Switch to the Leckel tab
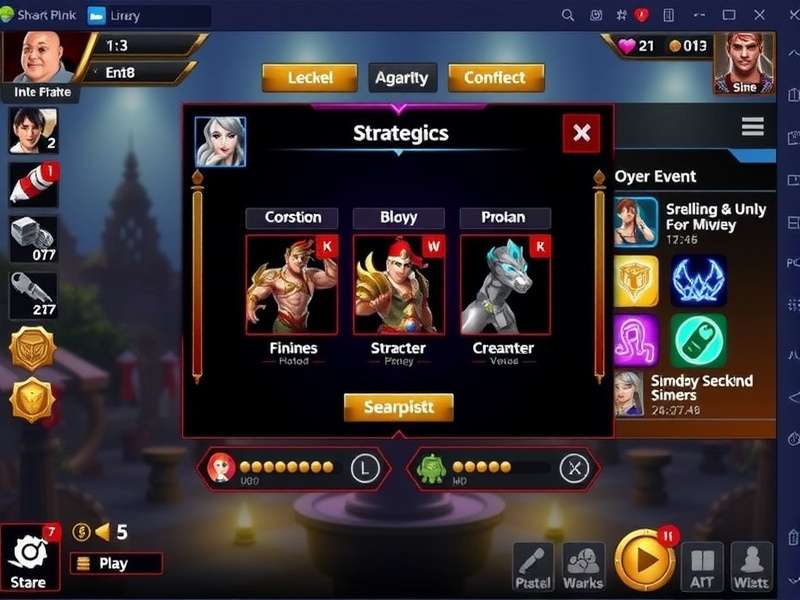The width and height of the screenshot is (800, 600). click(x=309, y=78)
